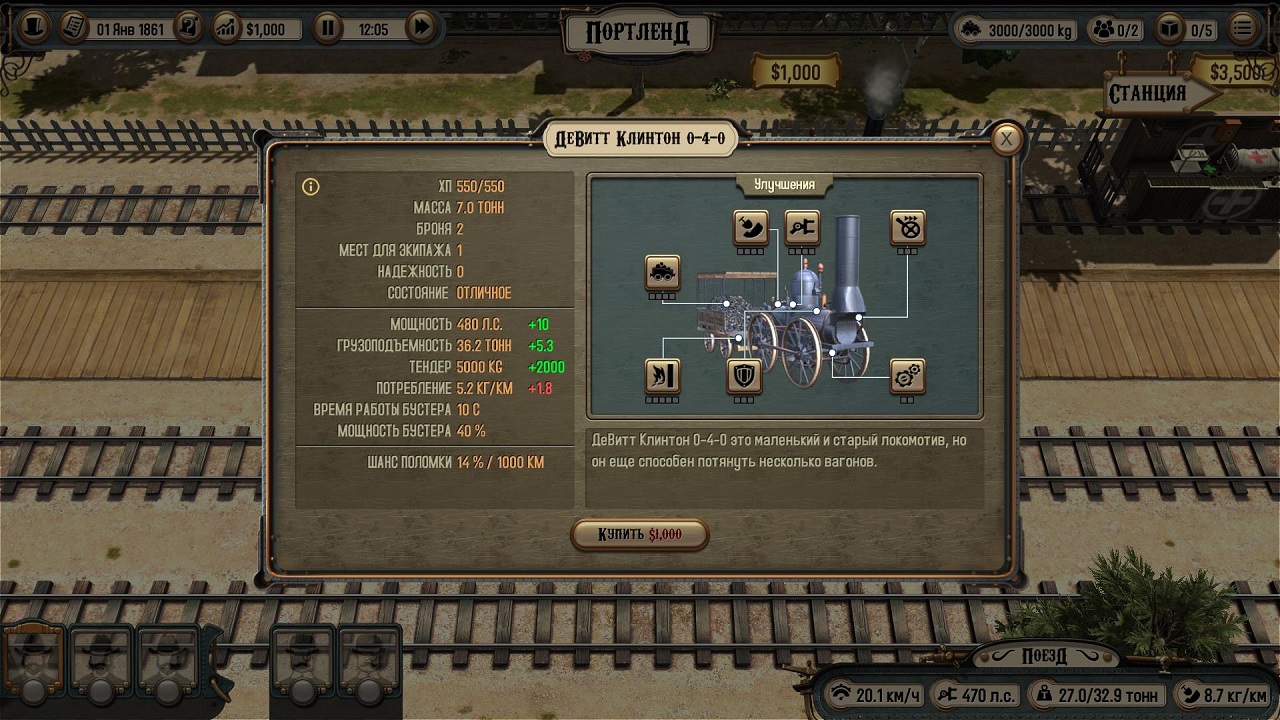Open the Поезд train panel

pos(1044,656)
